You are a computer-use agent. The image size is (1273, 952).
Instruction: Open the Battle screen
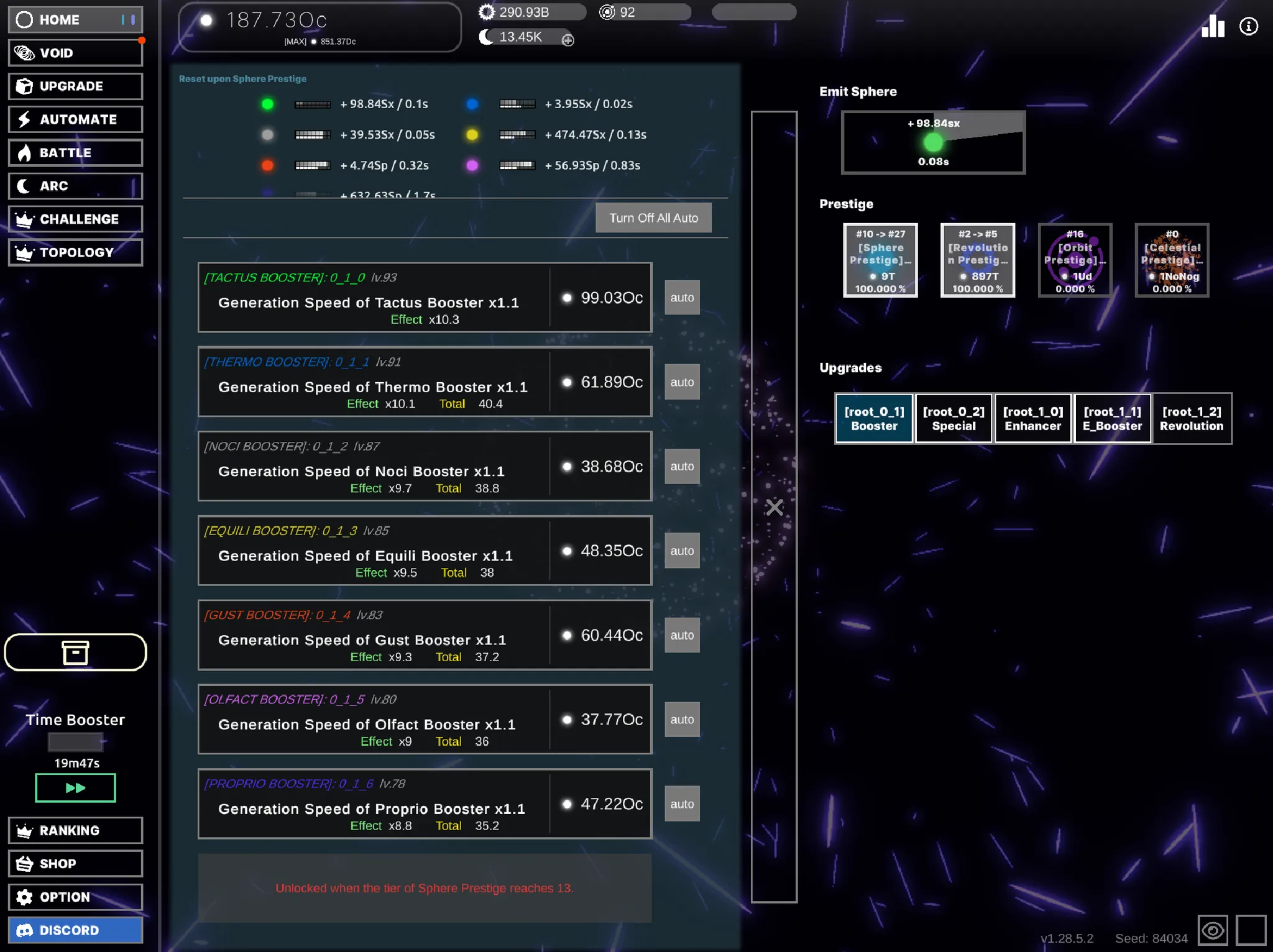point(75,152)
